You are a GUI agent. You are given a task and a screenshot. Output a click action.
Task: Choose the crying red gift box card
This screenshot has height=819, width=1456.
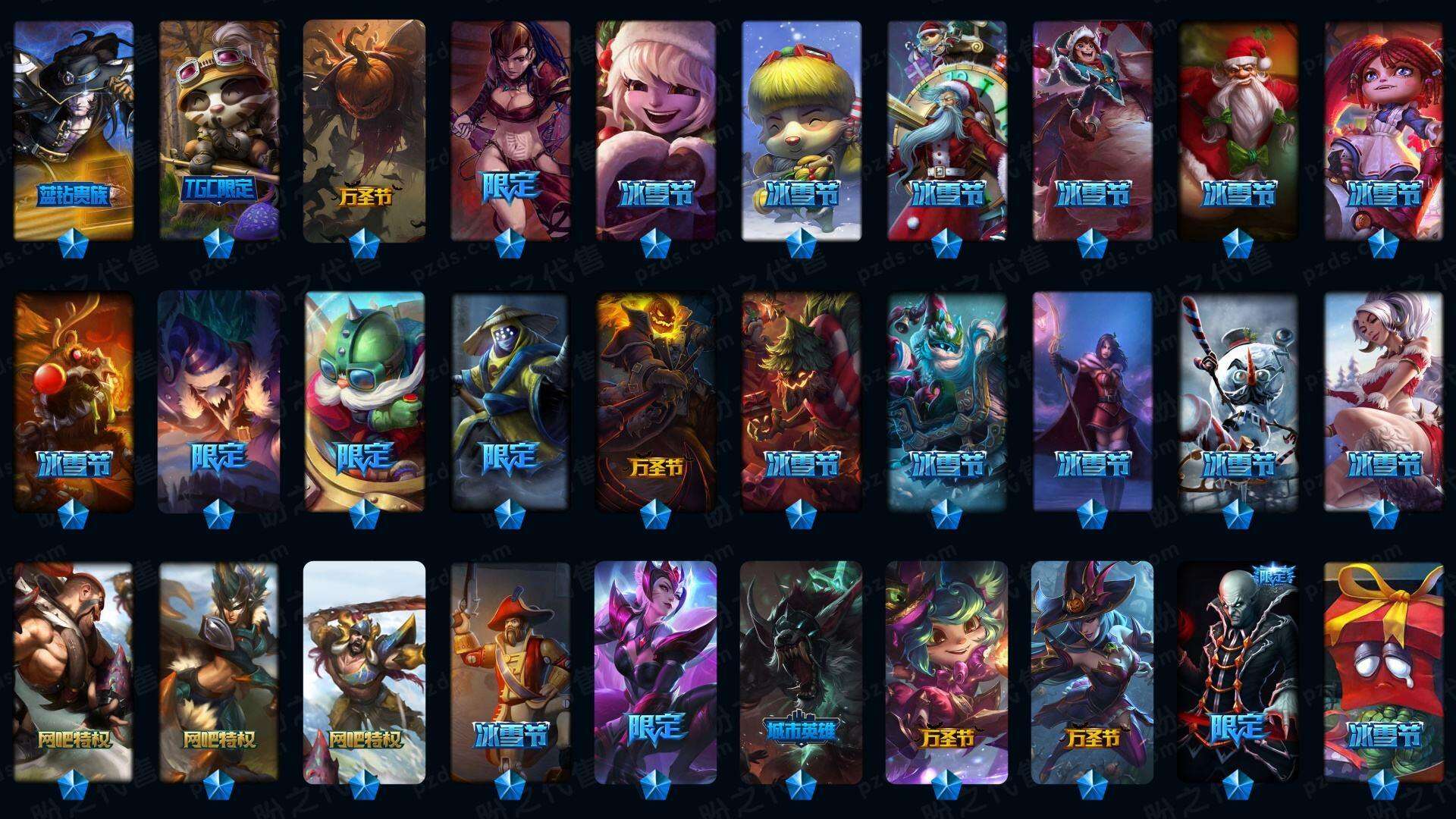pyautogui.click(x=1384, y=672)
